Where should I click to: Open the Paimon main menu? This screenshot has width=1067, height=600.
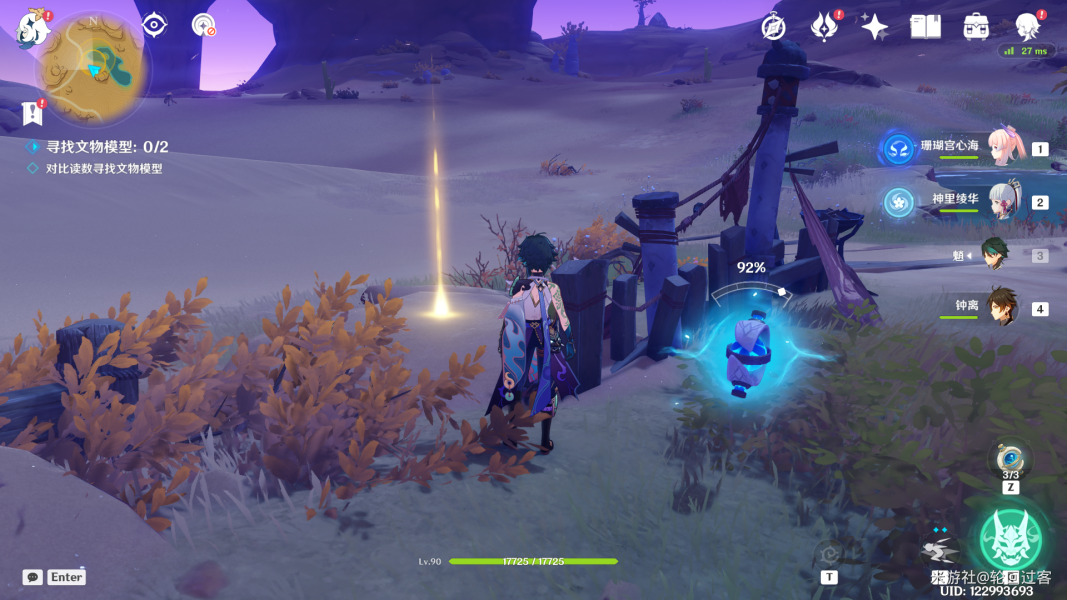coord(34,28)
